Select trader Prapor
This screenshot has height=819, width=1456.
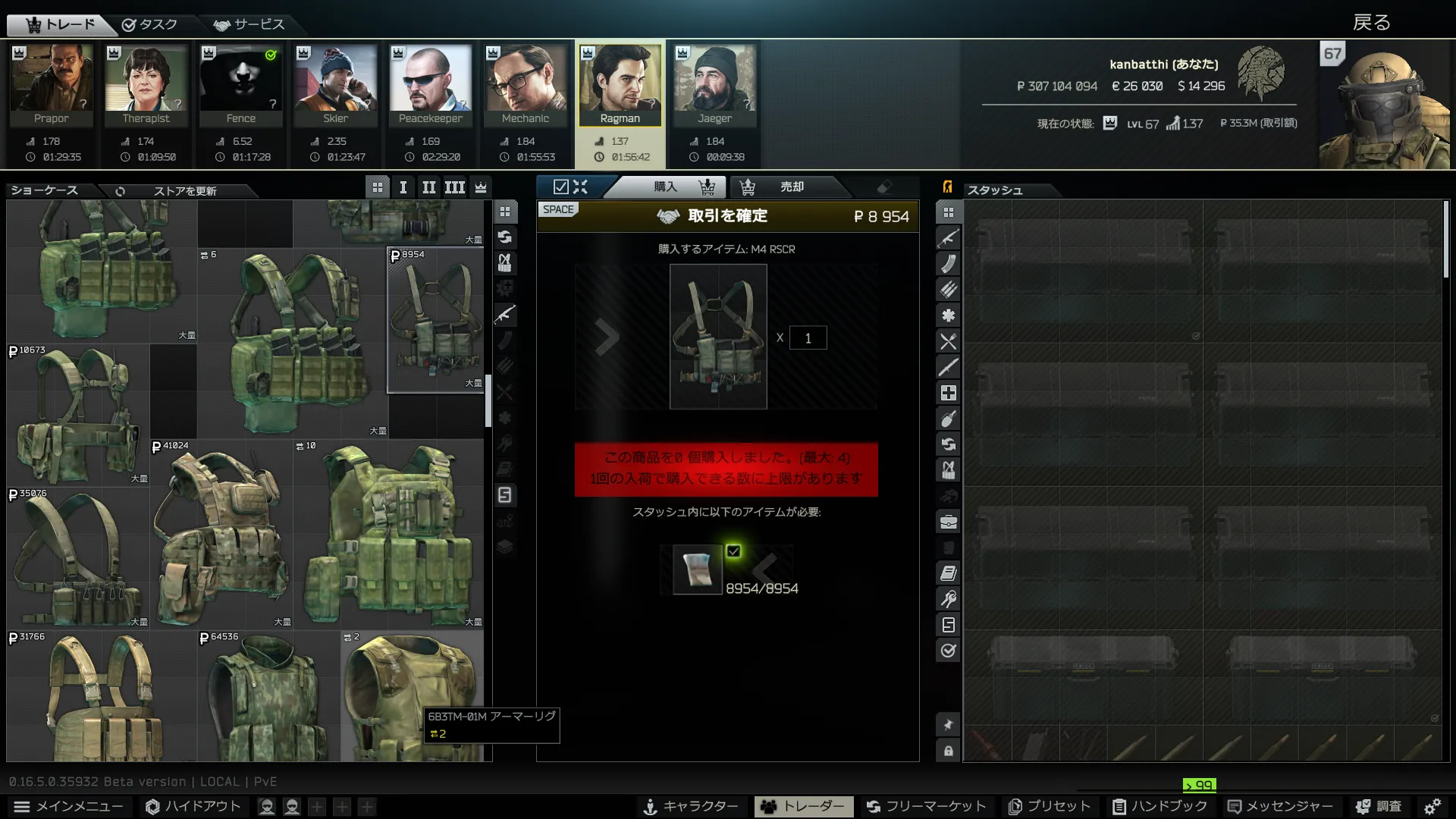coord(52,85)
